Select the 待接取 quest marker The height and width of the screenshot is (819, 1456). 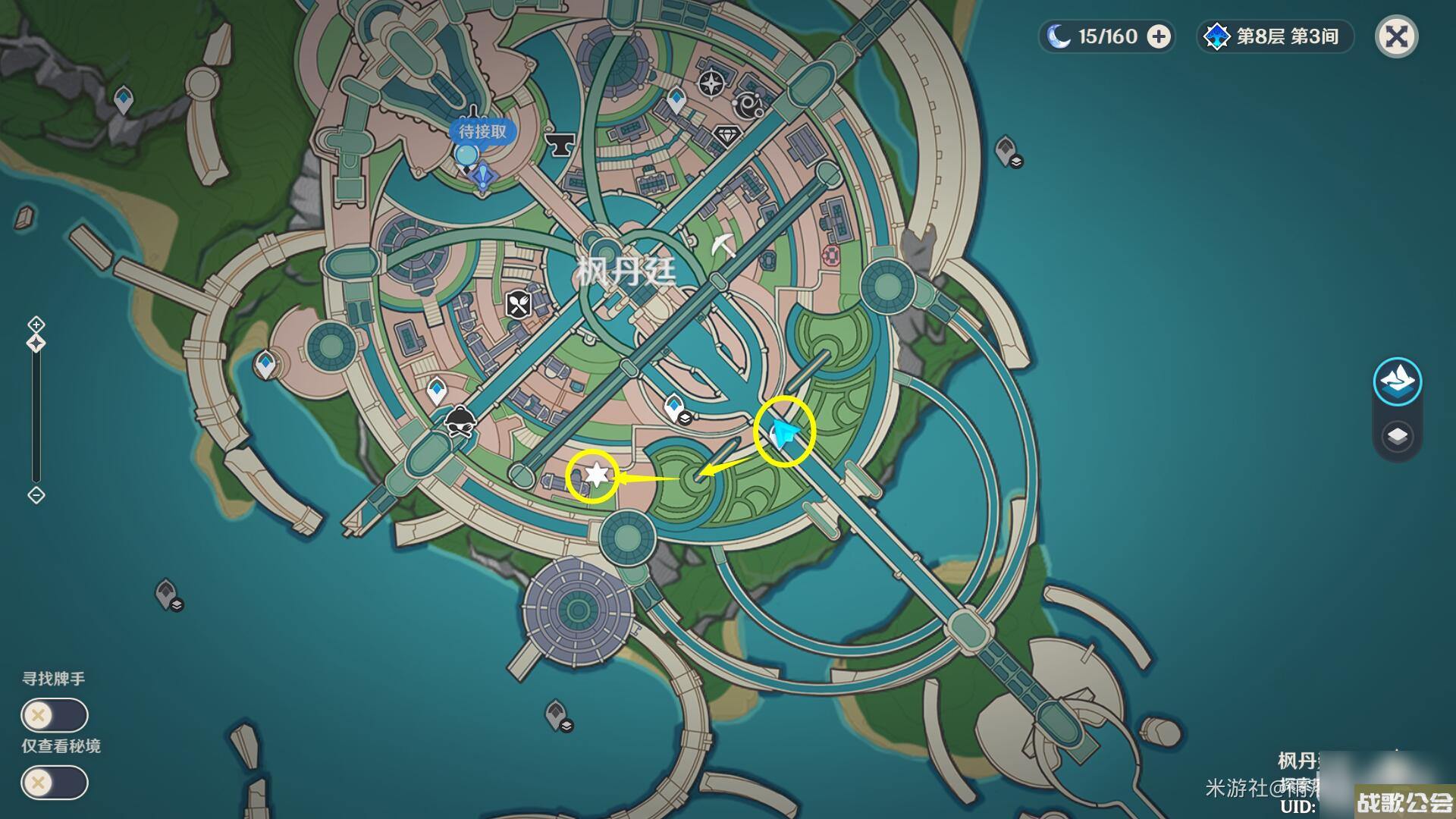click(482, 132)
